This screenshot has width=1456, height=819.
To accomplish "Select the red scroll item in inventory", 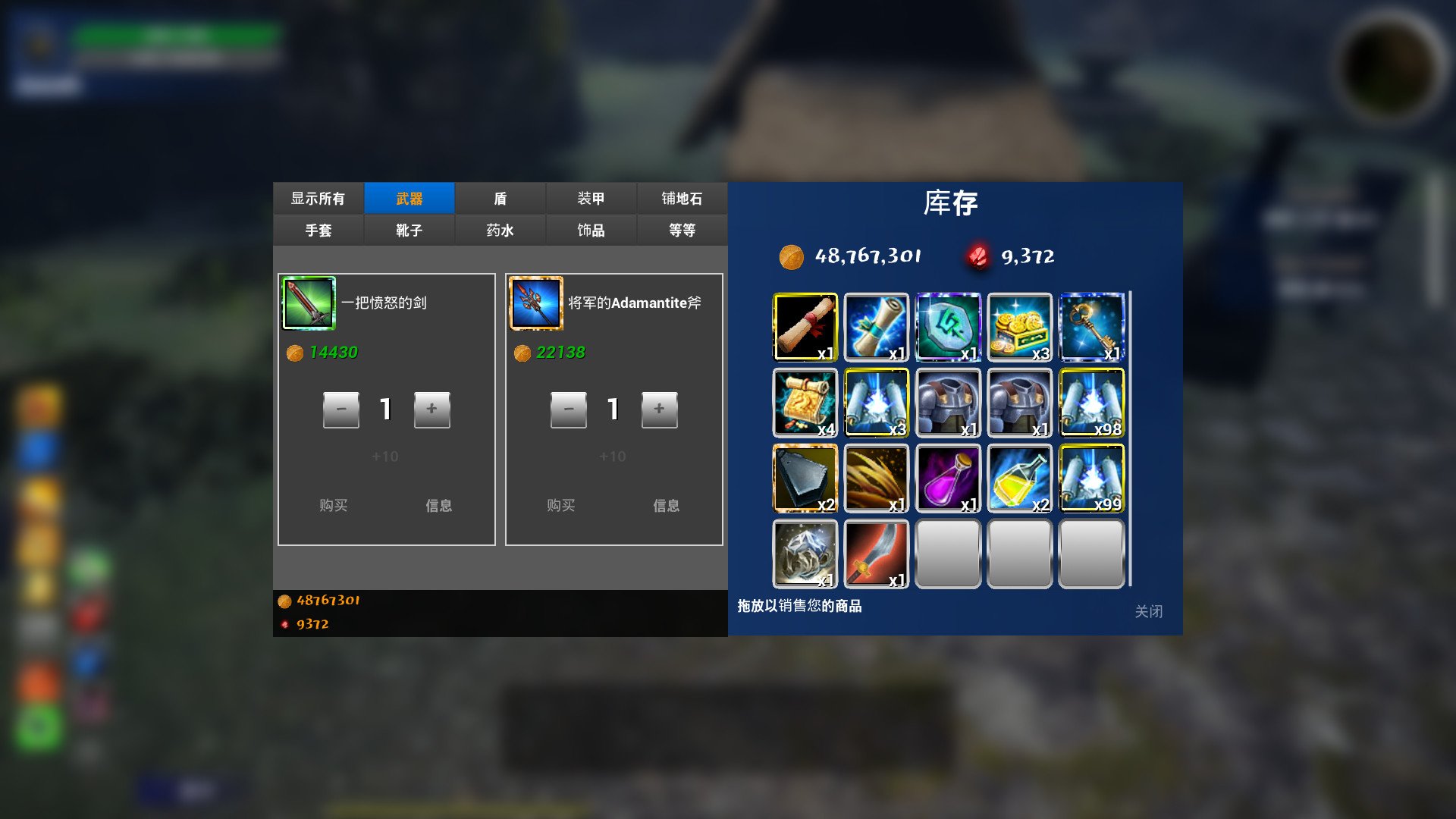I will 804,326.
